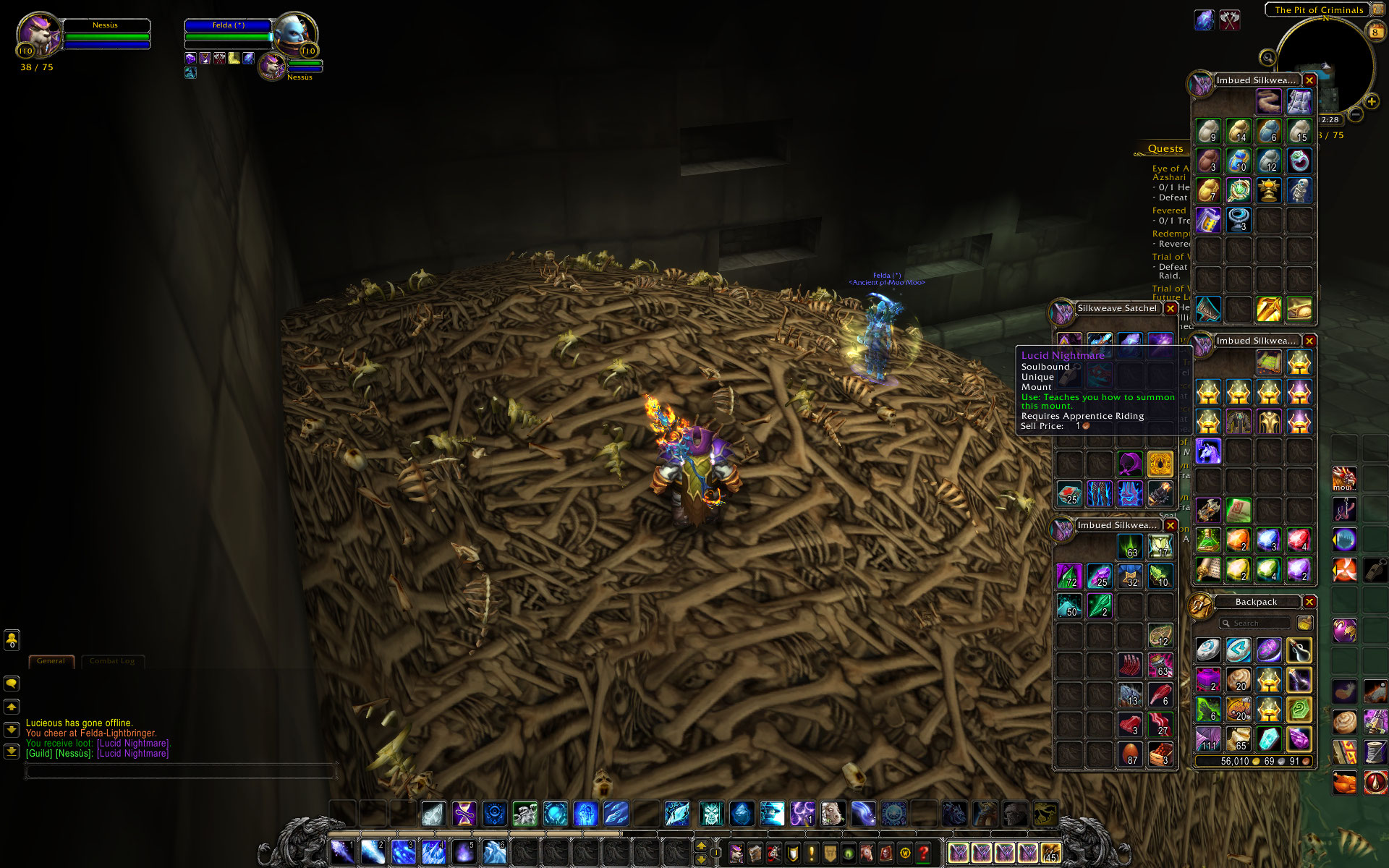Open the calendar button showing 8
The image size is (1389, 868).
click(x=1375, y=32)
